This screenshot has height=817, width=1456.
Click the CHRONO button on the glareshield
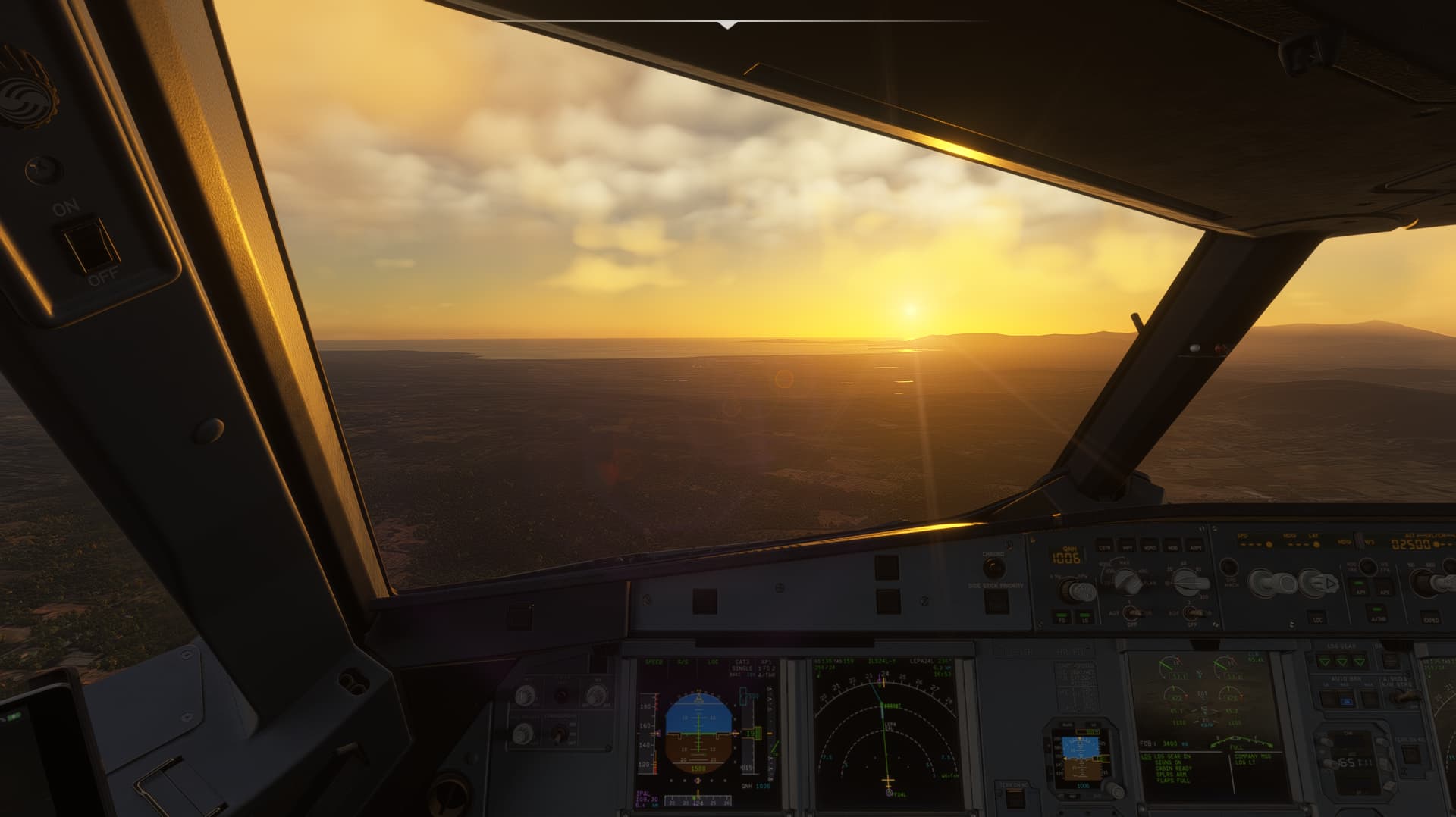993,568
